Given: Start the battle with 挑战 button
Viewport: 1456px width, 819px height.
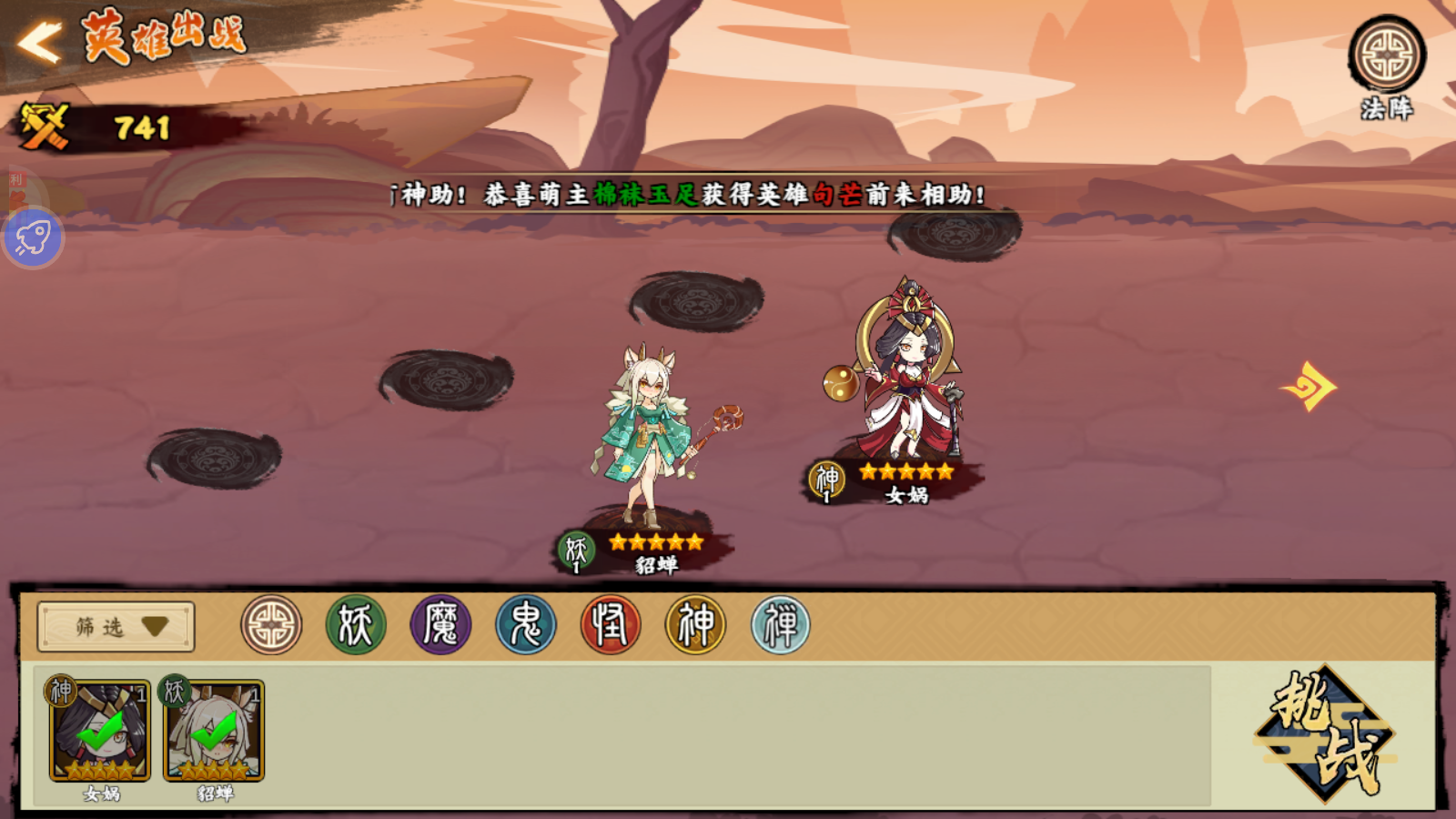Looking at the screenshot, I should [1324, 733].
